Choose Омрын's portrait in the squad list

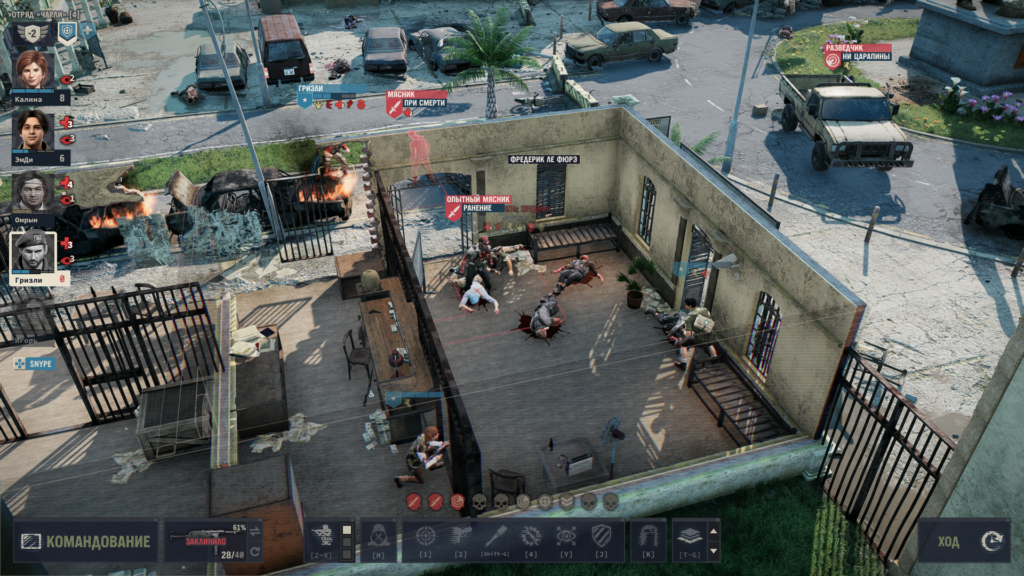pyautogui.click(x=33, y=191)
